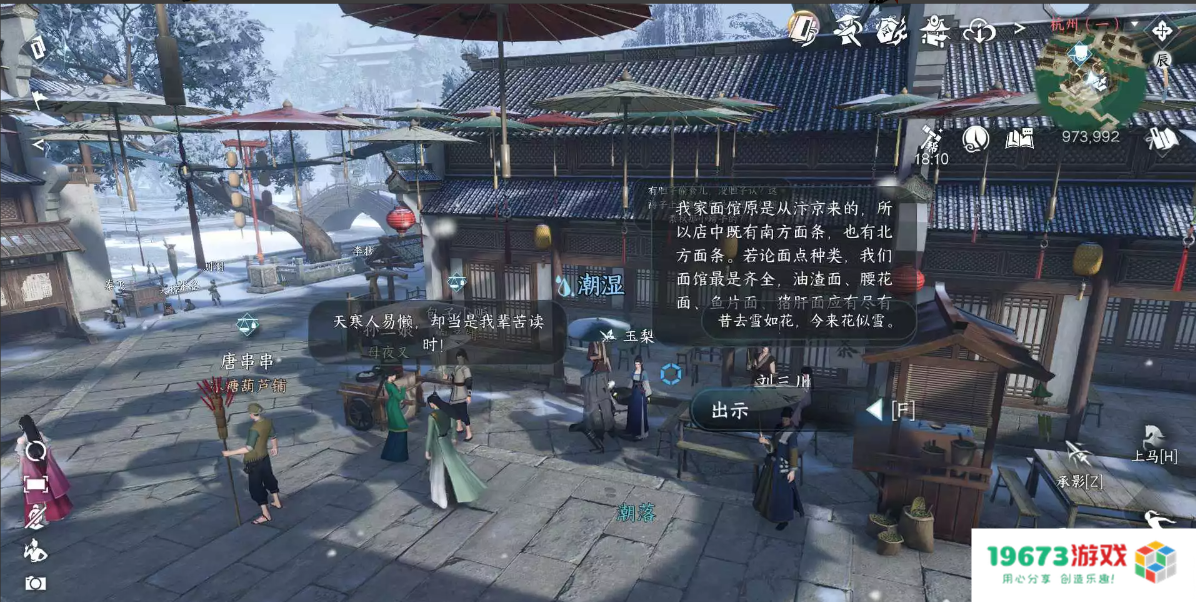Click the rectangular frame icon on left
1196x602 pixels.
click(x=35, y=484)
